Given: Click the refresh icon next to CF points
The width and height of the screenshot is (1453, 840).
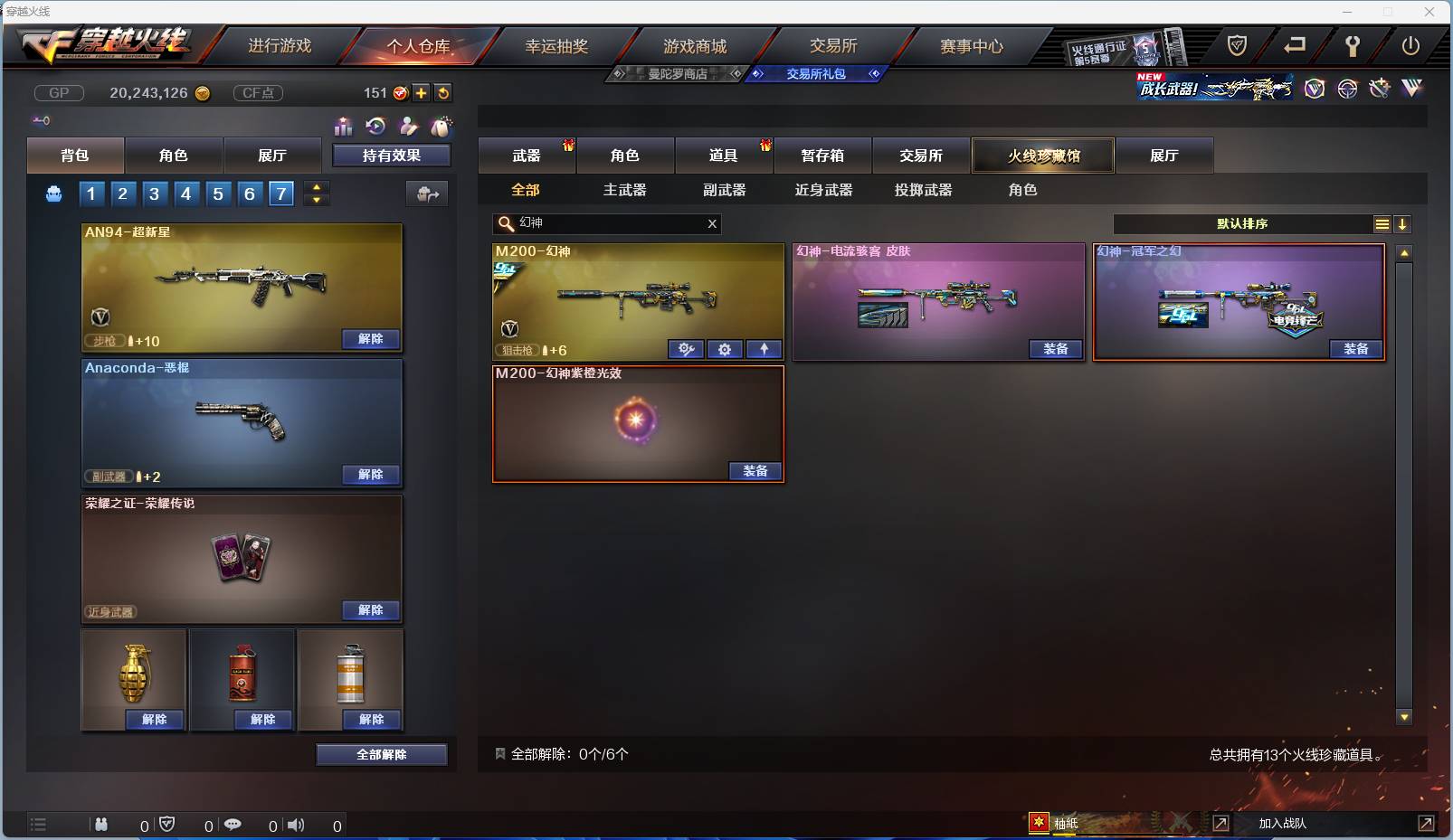Looking at the screenshot, I should [443, 92].
